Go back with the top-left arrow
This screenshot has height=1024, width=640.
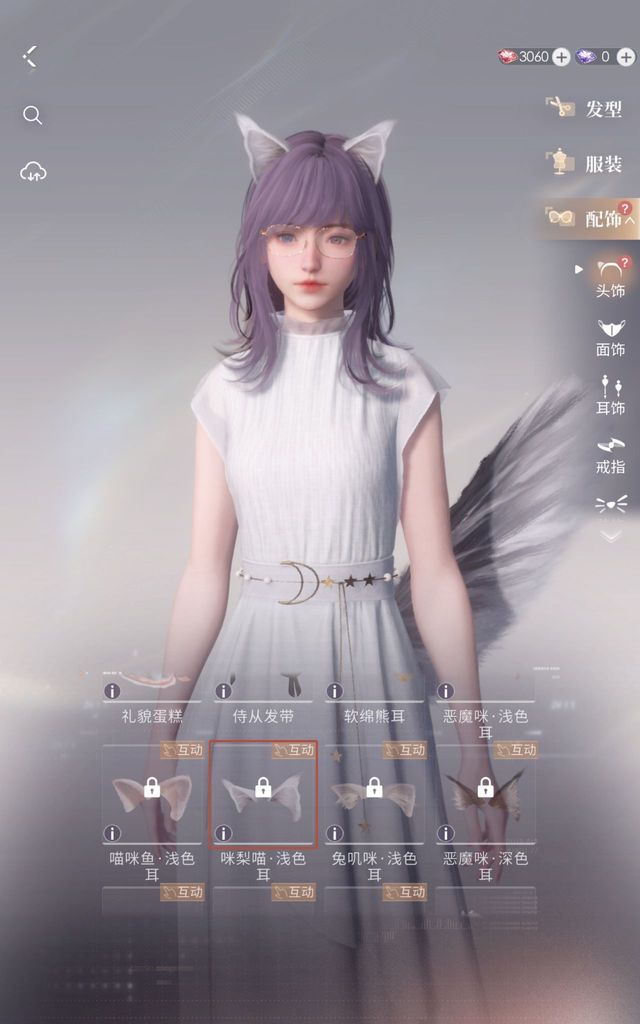(29, 56)
